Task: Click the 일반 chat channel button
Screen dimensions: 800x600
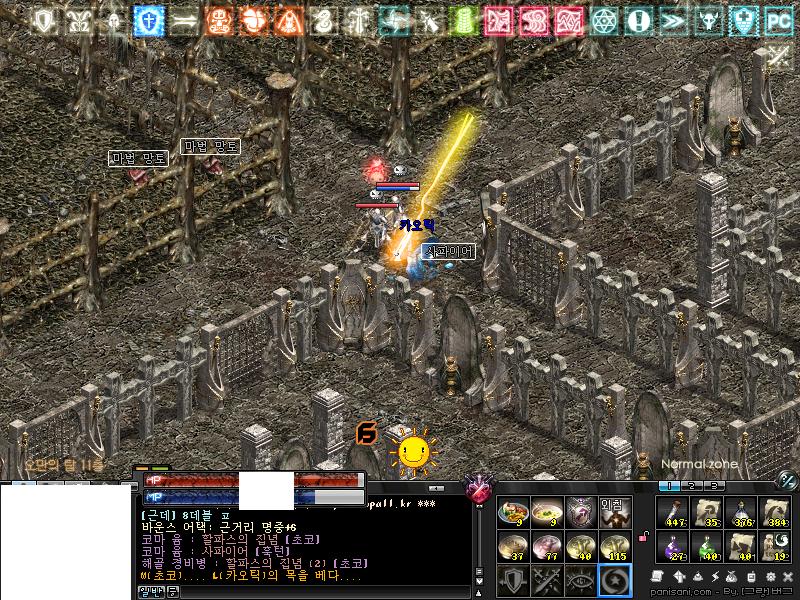Action: (x=149, y=592)
